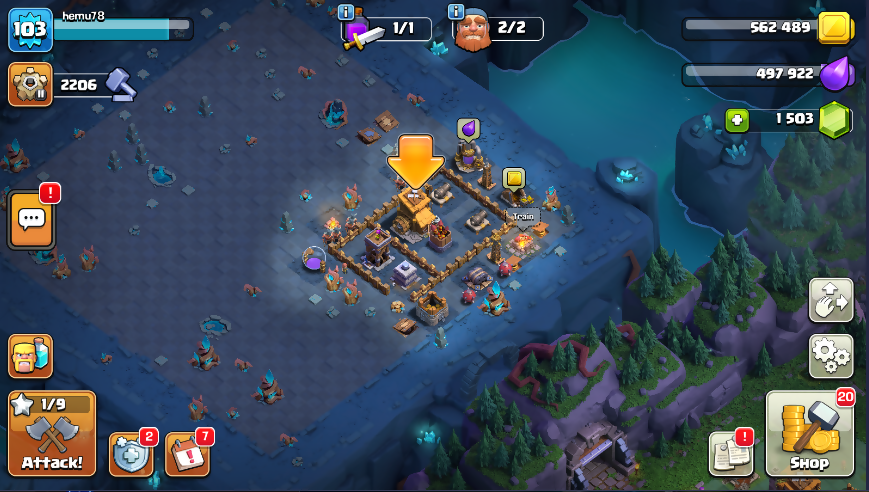Viewport: 869px width, 492px height.
Task: Open the gear emblem beside 2206
Action: 30,85
